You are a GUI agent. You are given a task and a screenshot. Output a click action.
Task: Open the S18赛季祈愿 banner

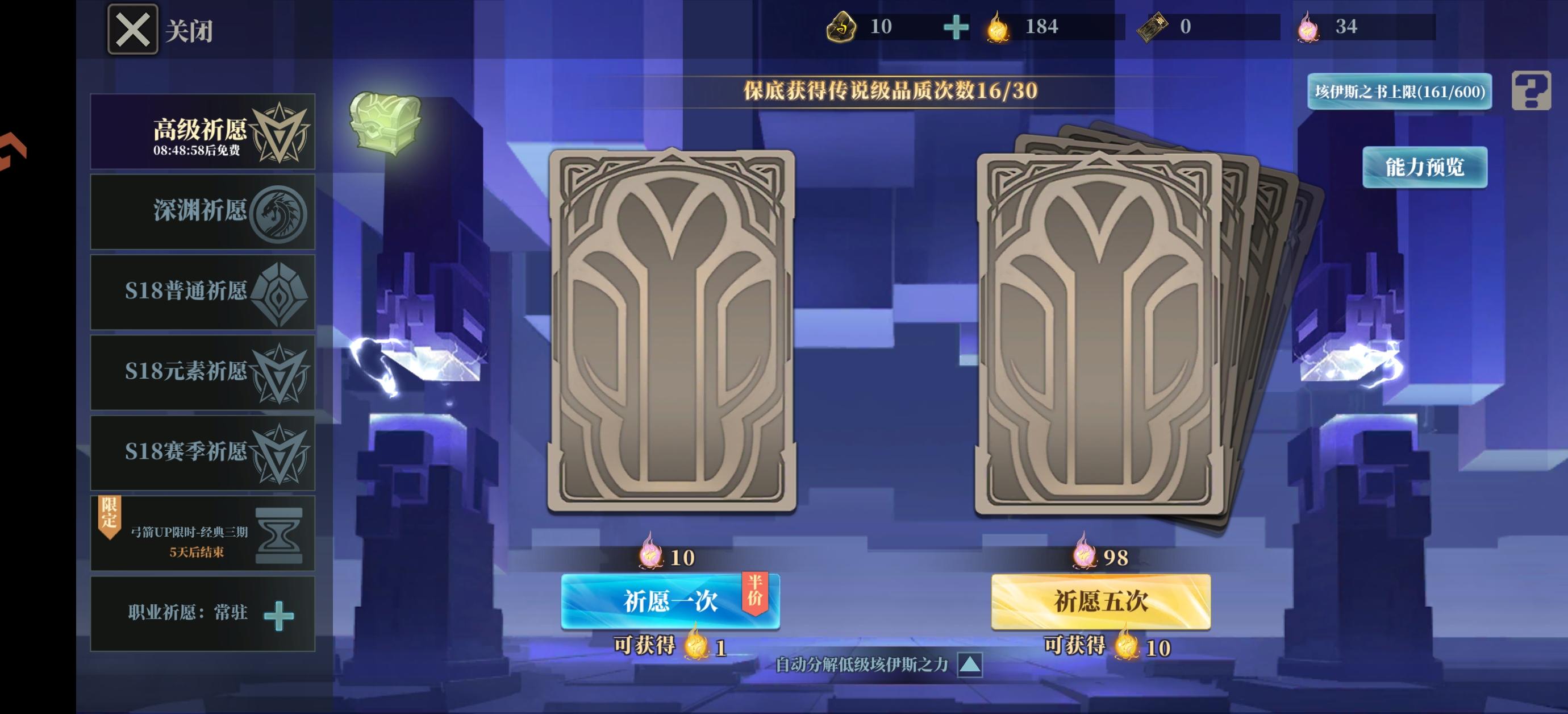[x=203, y=453]
